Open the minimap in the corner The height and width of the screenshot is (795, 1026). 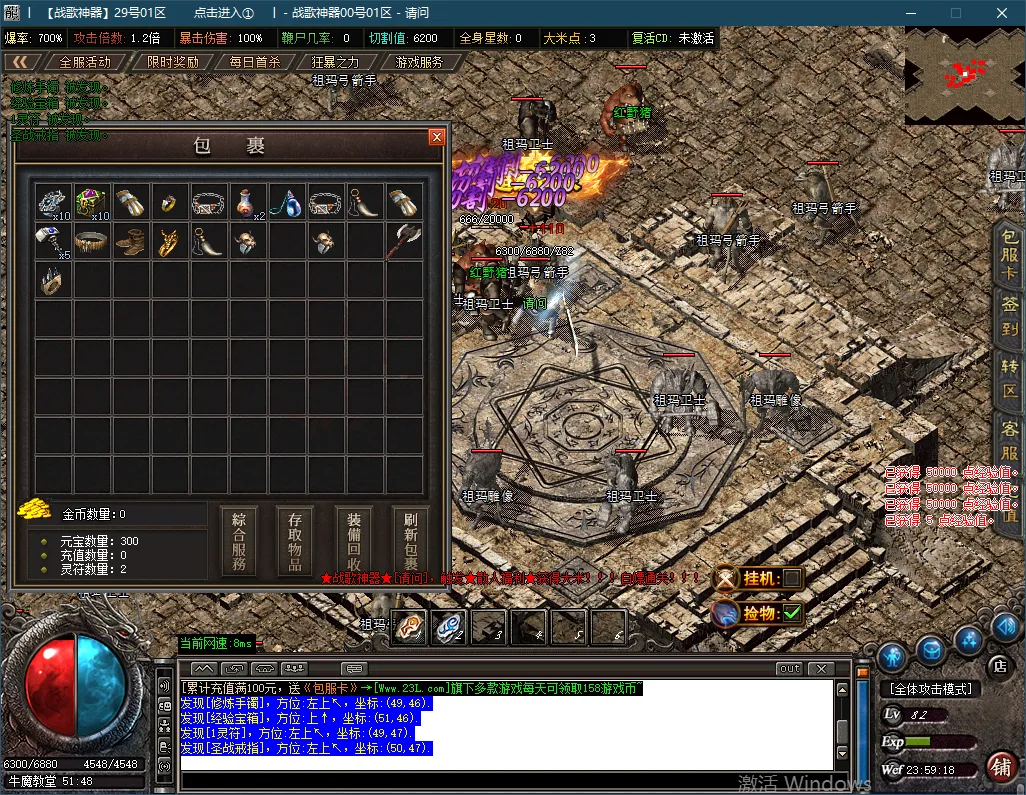pyautogui.click(x=964, y=76)
